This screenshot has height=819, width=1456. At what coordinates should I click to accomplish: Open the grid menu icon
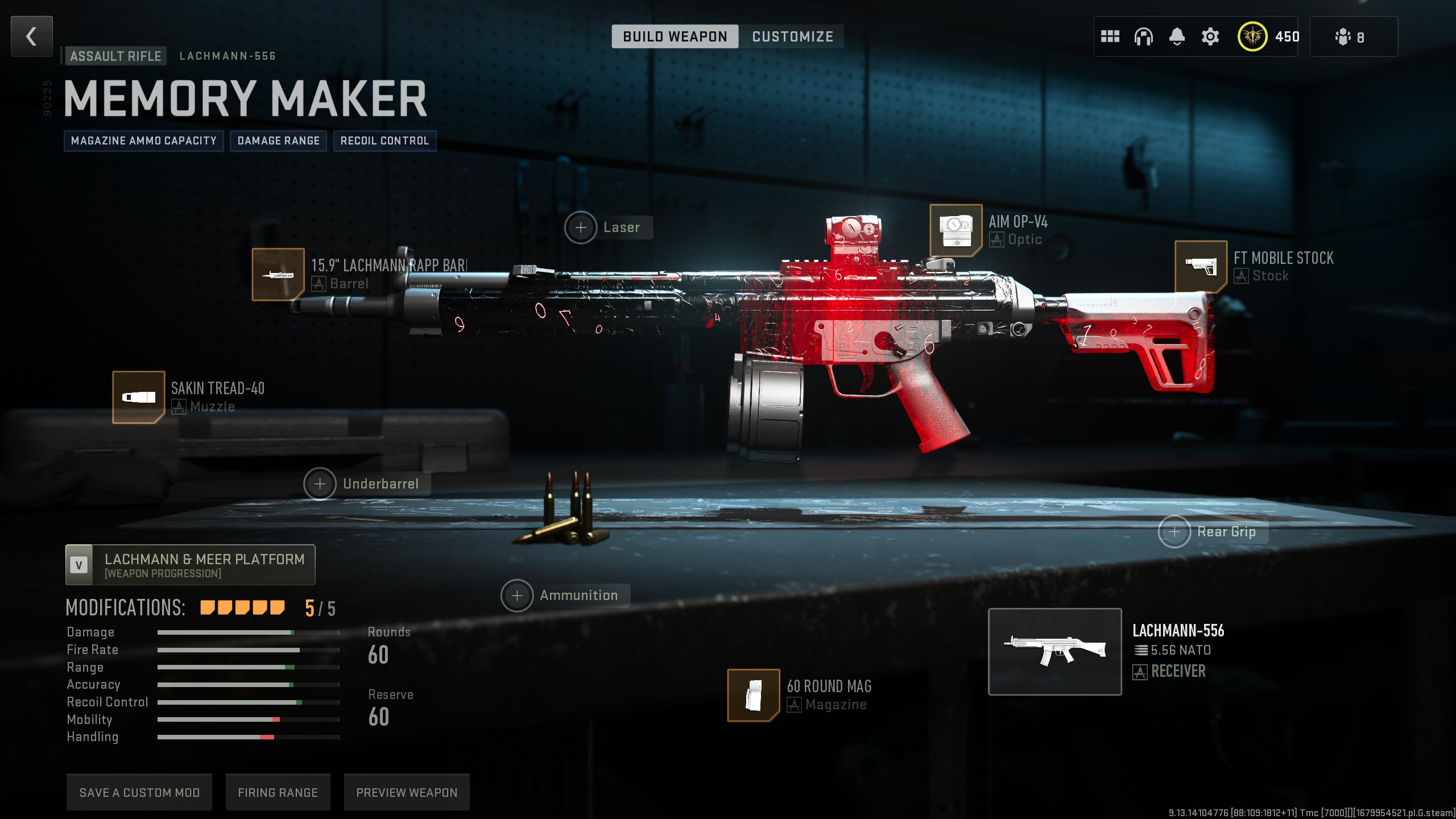[1110, 36]
